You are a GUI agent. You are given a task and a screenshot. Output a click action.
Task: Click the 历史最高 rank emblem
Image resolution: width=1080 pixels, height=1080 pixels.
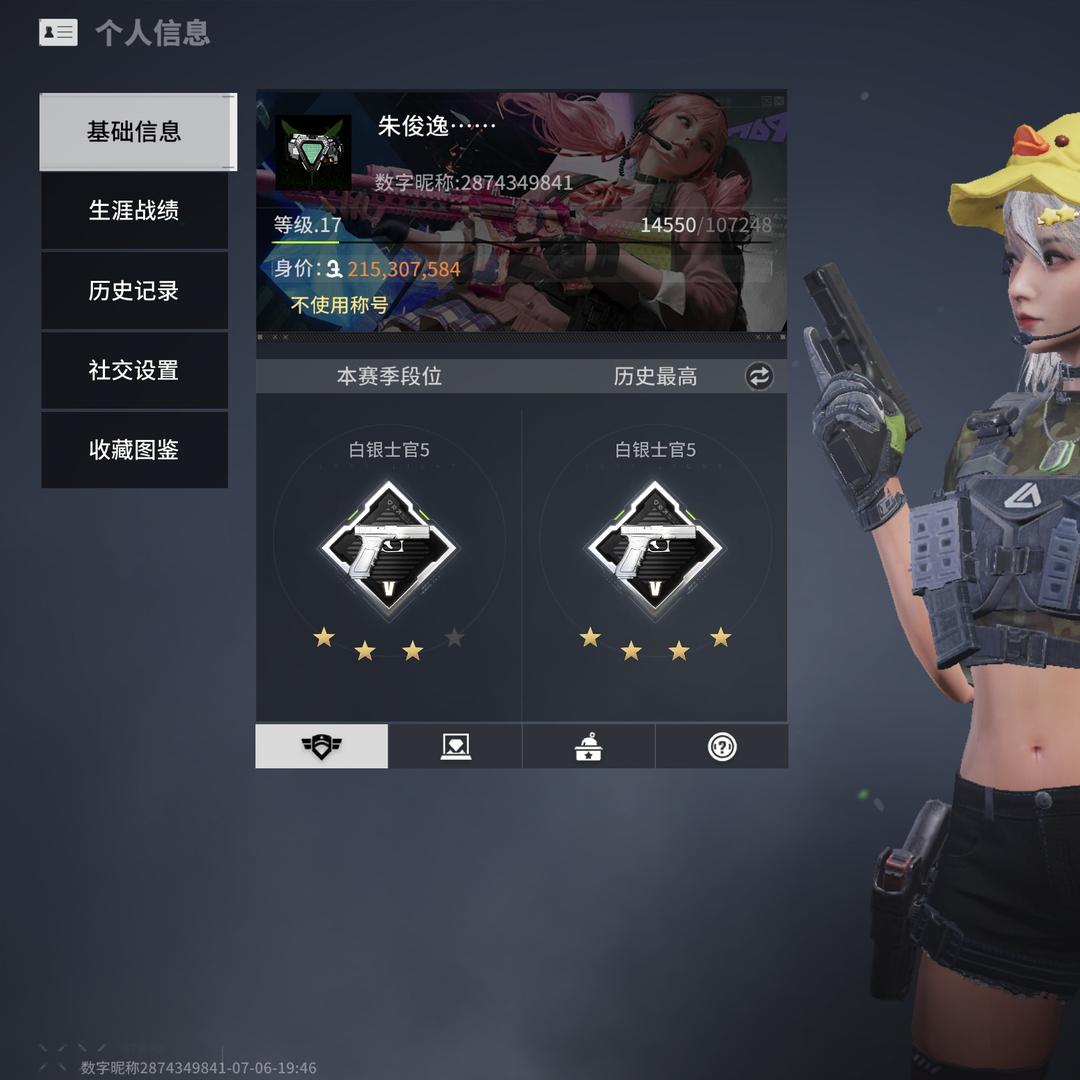point(654,549)
